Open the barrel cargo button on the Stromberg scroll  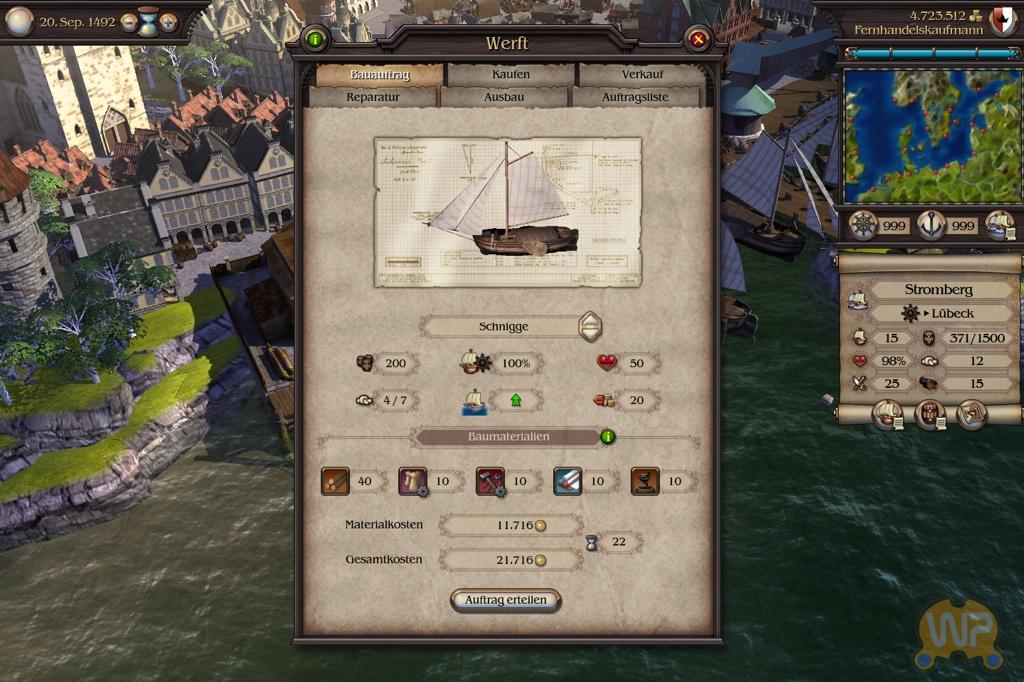point(929,413)
